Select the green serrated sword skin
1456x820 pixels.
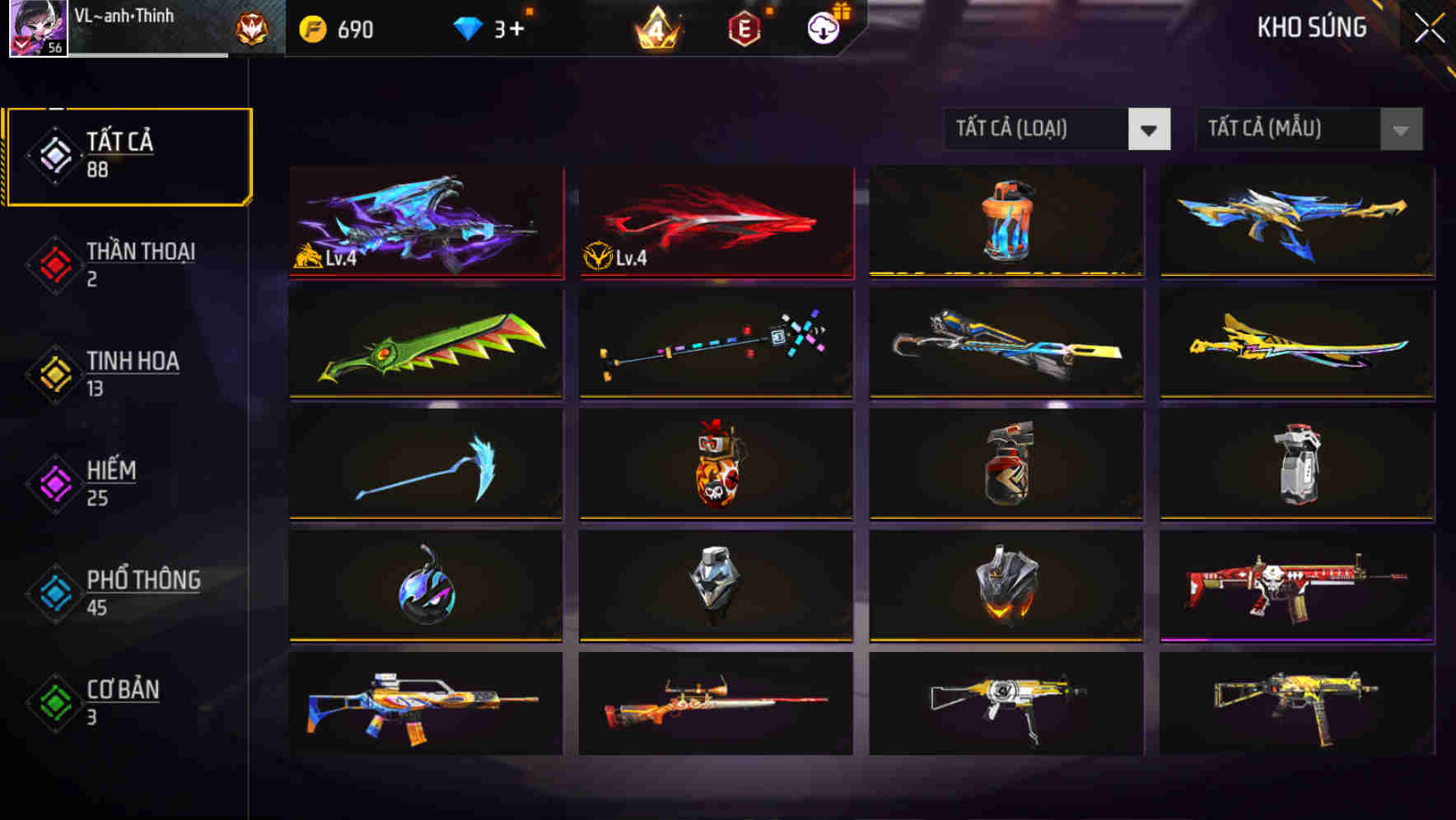pyautogui.click(x=425, y=343)
